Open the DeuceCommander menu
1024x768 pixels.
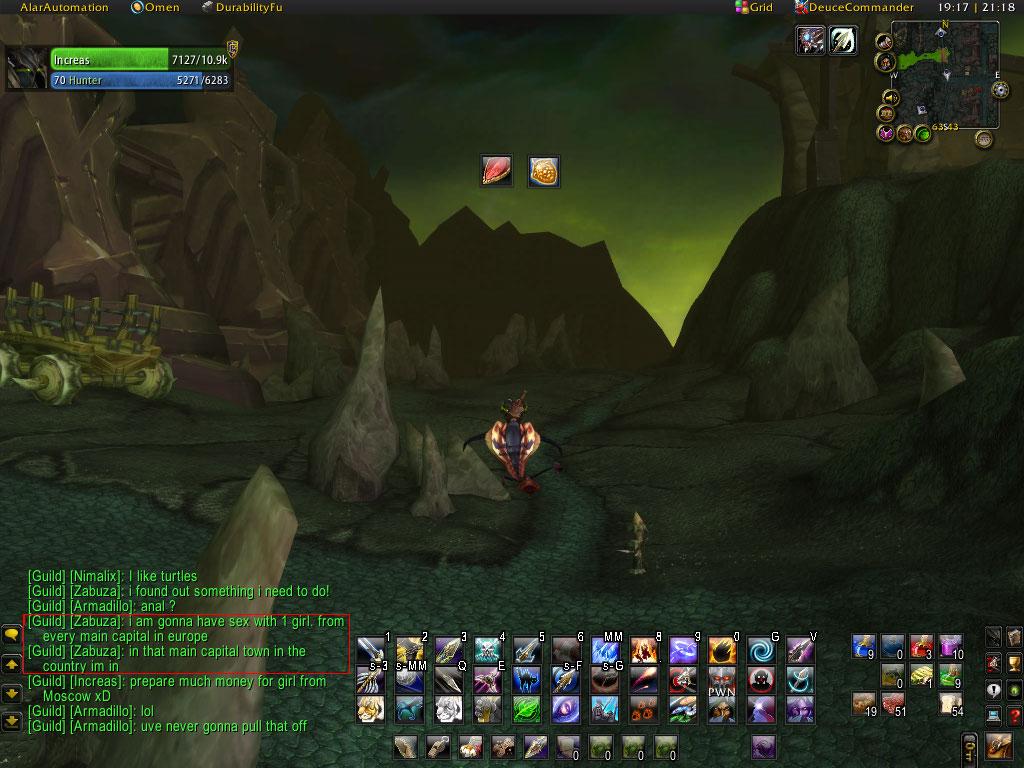pos(854,8)
